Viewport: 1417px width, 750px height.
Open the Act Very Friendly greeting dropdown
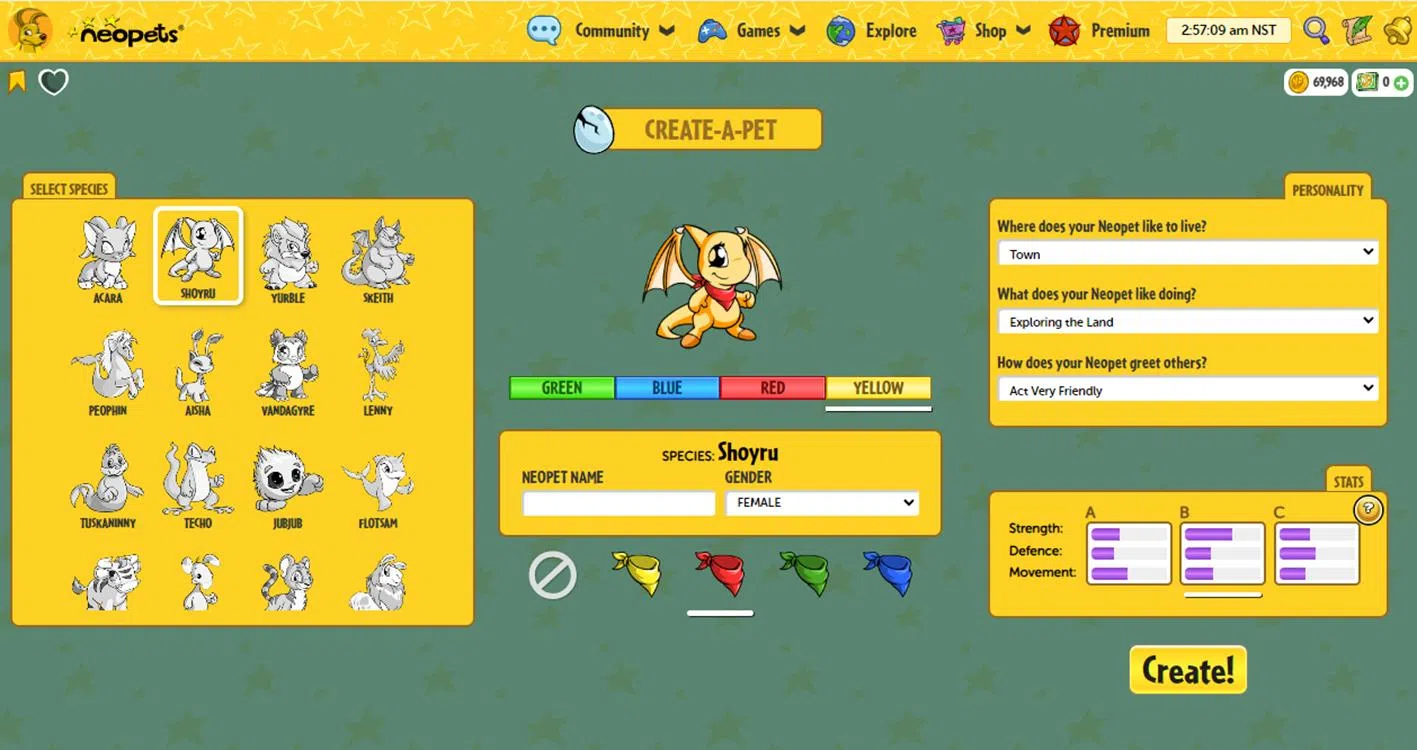1188,390
